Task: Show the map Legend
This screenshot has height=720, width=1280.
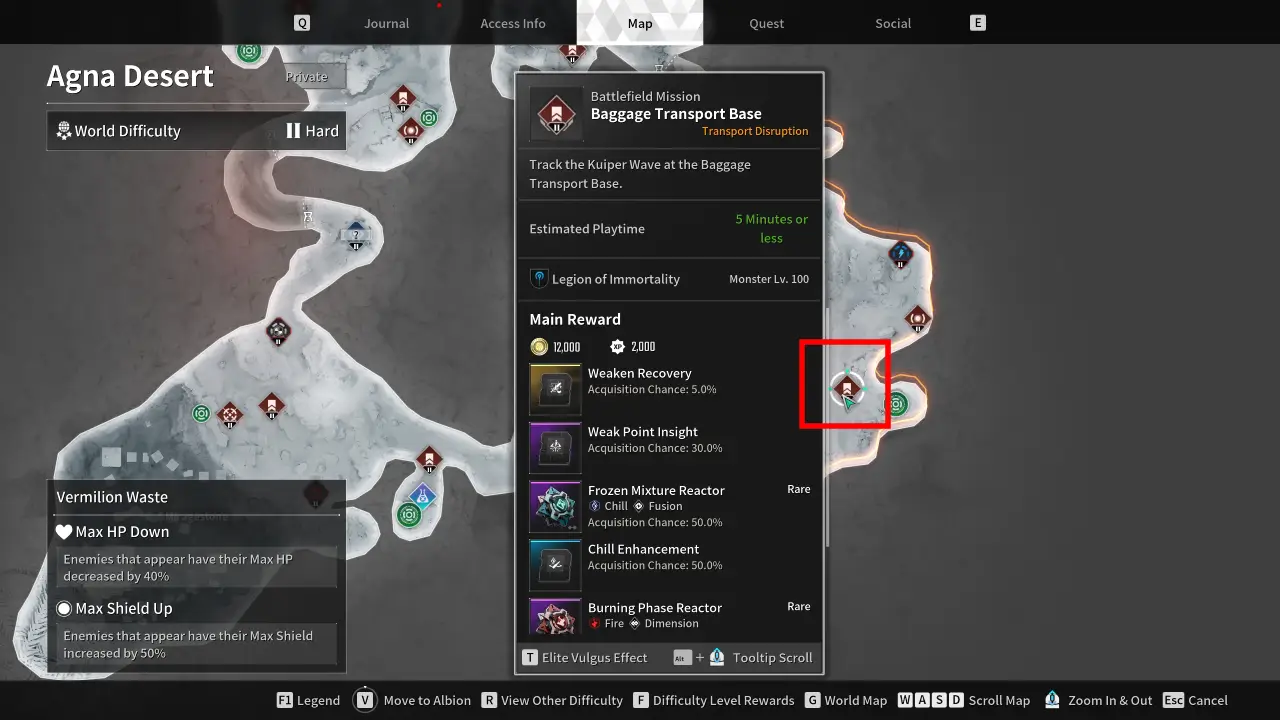Action: 308,700
